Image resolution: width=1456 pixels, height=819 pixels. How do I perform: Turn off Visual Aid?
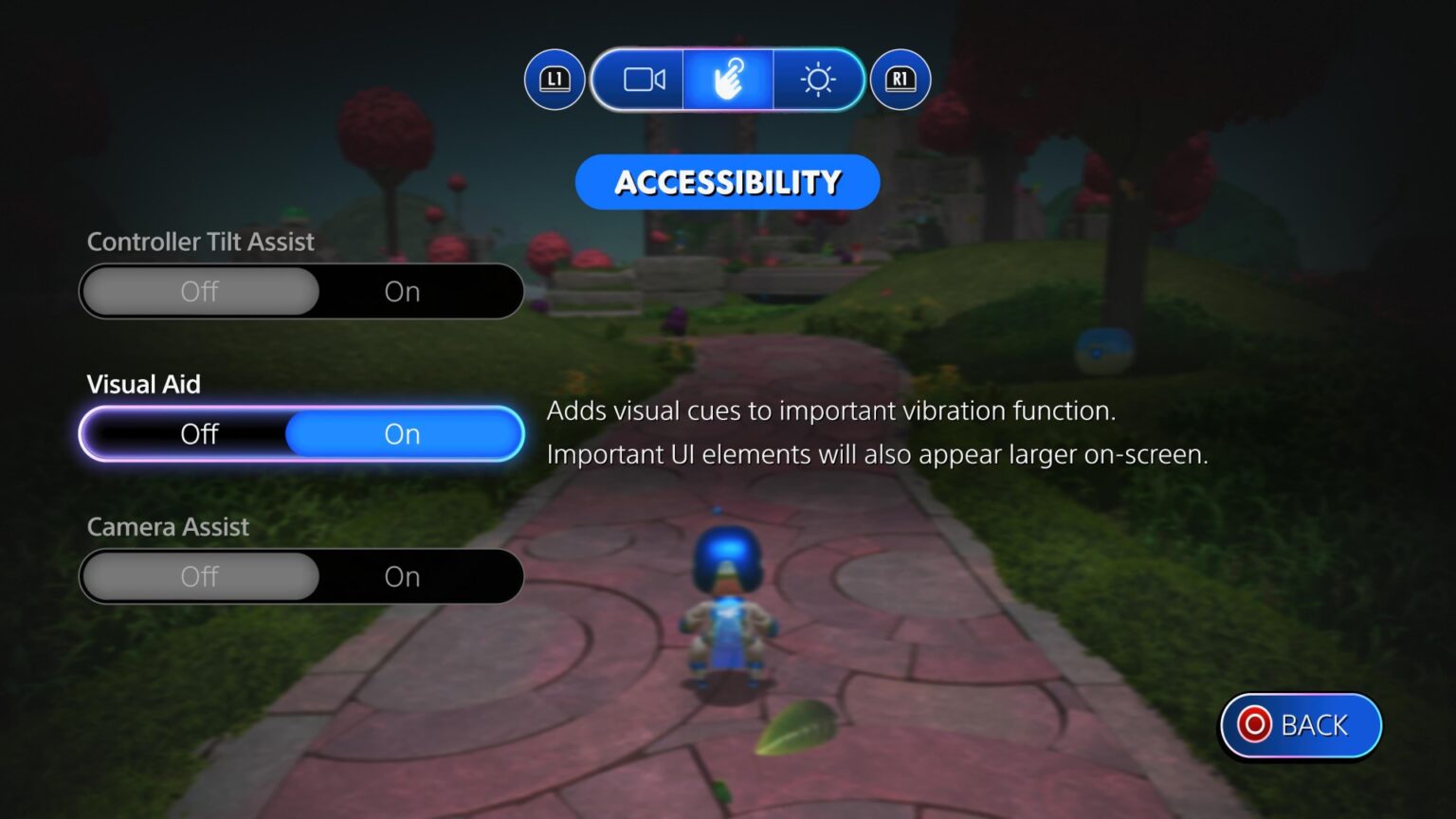coord(200,433)
